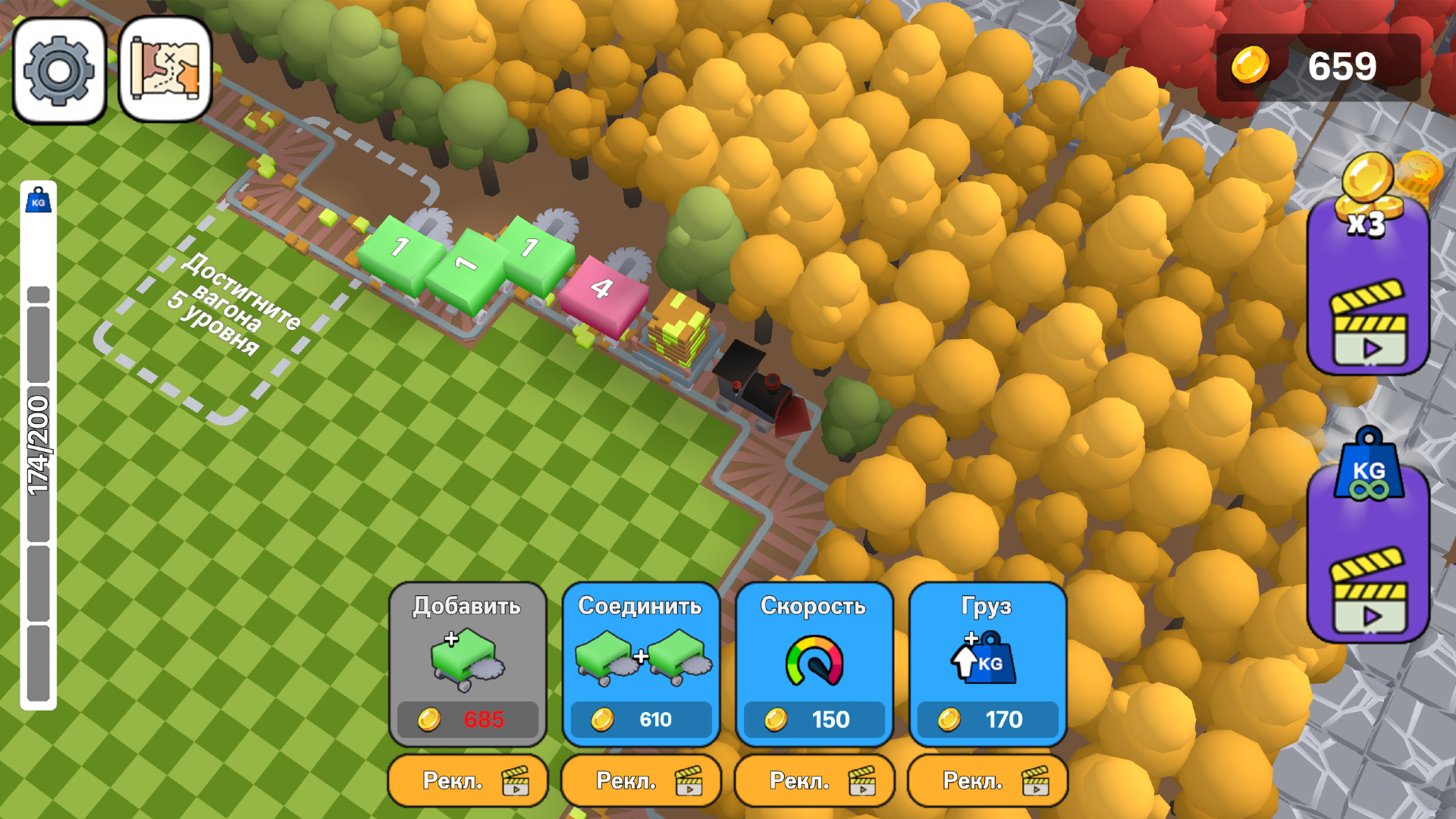The height and width of the screenshot is (819, 1456).
Task: Watch an ad under the Добавить button
Action: pyautogui.click(x=467, y=780)
